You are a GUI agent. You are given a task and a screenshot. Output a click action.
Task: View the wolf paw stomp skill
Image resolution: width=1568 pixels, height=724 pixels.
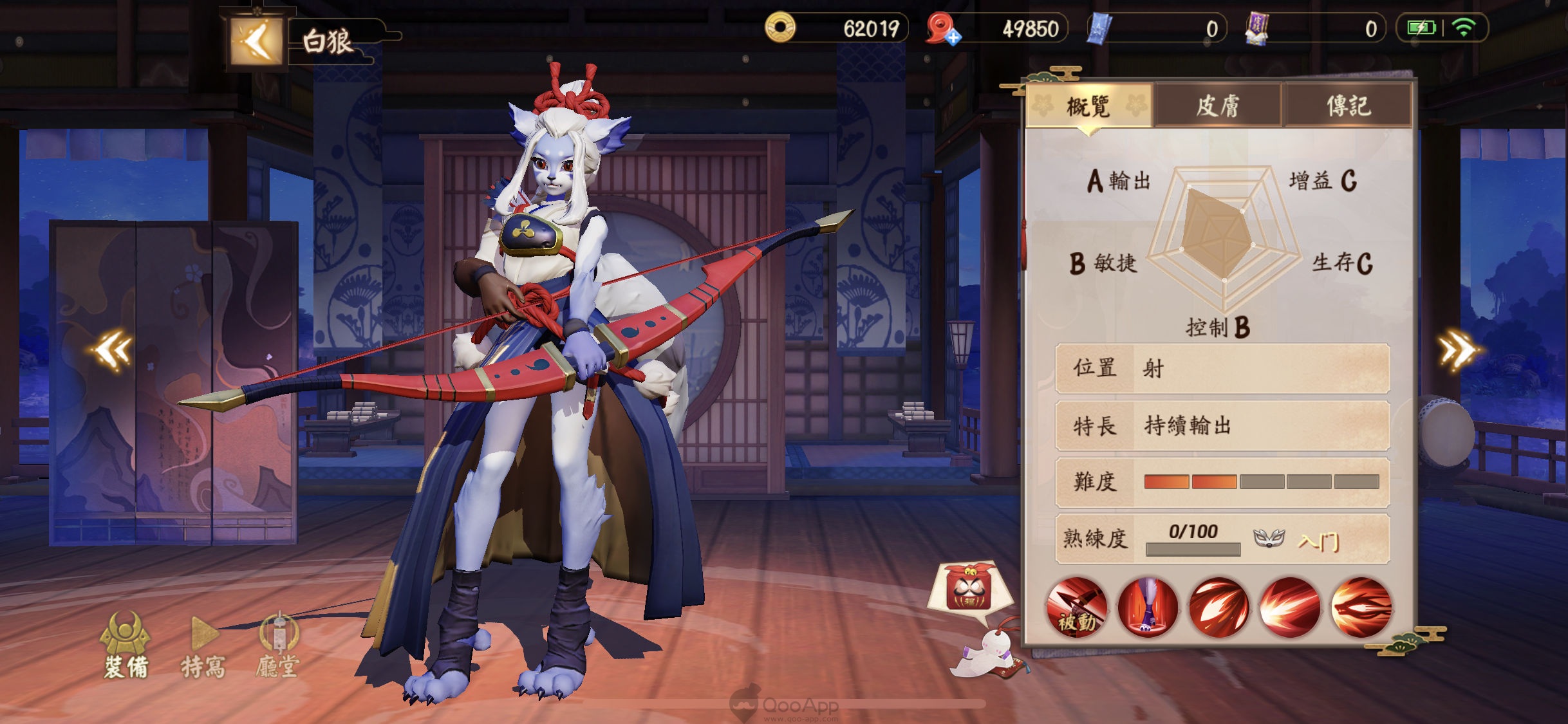tap(1148, 608)
